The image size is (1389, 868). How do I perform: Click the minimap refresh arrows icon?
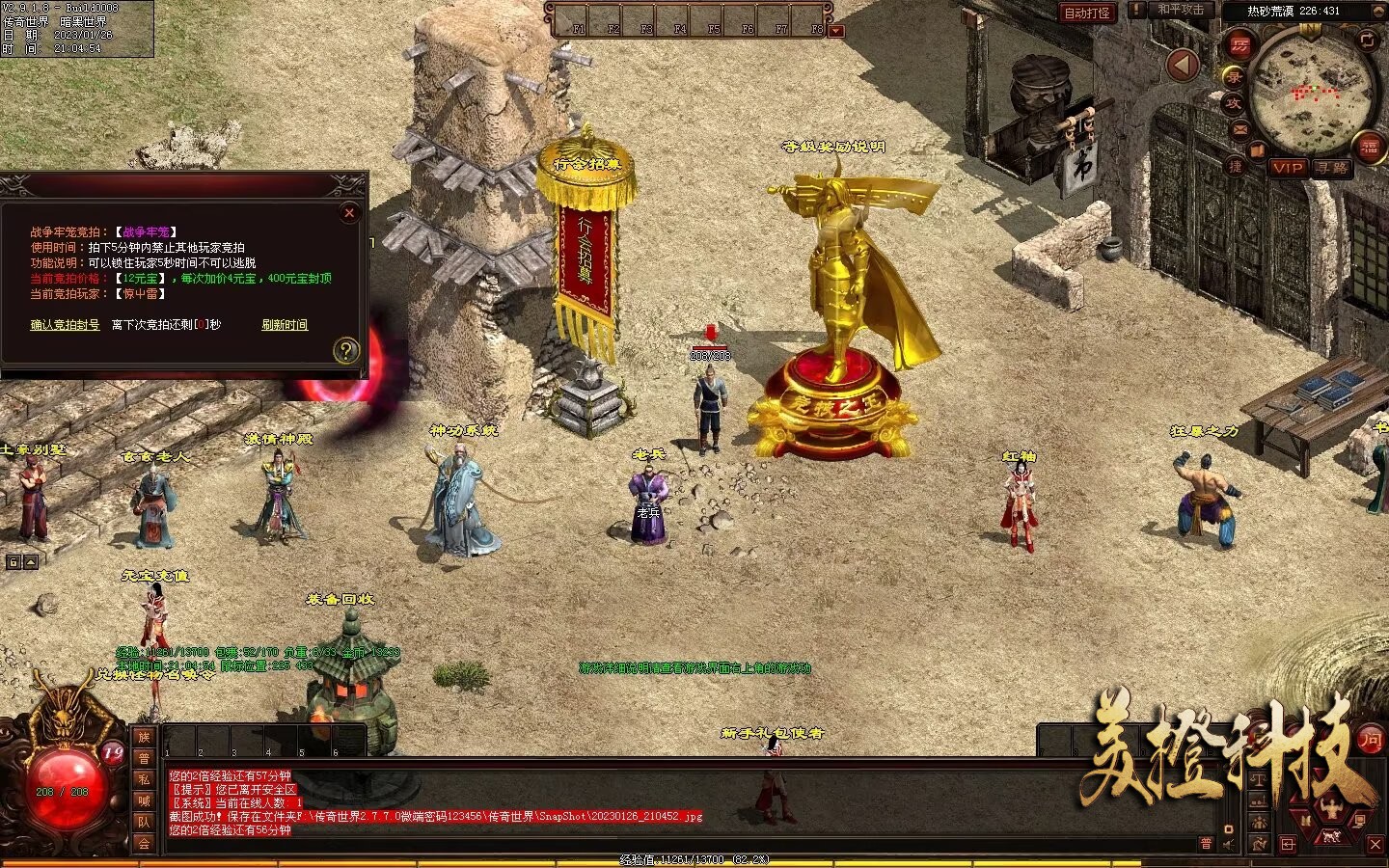(x=1367, y=40)
